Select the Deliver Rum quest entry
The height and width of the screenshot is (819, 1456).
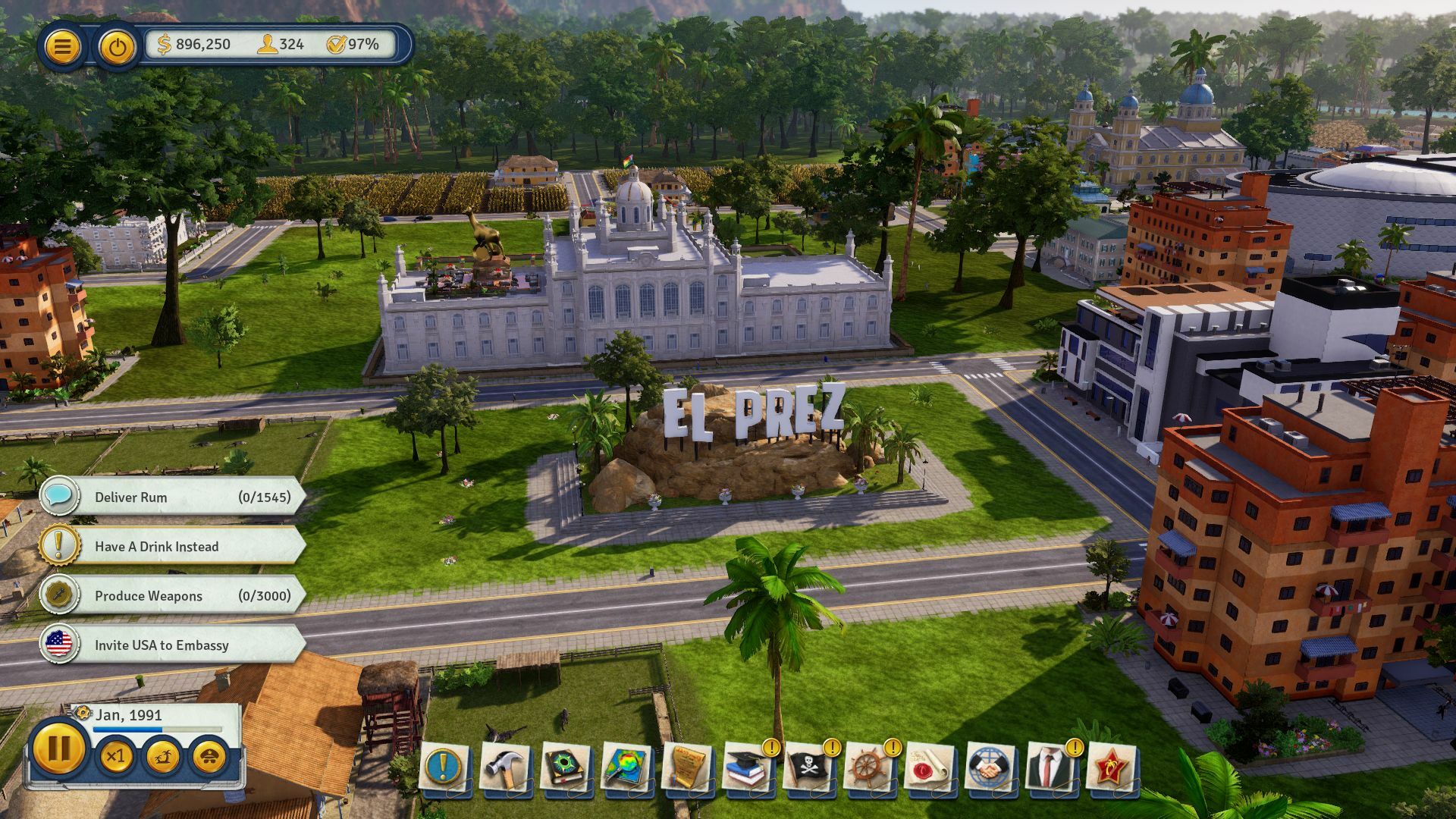pos(167,497)
